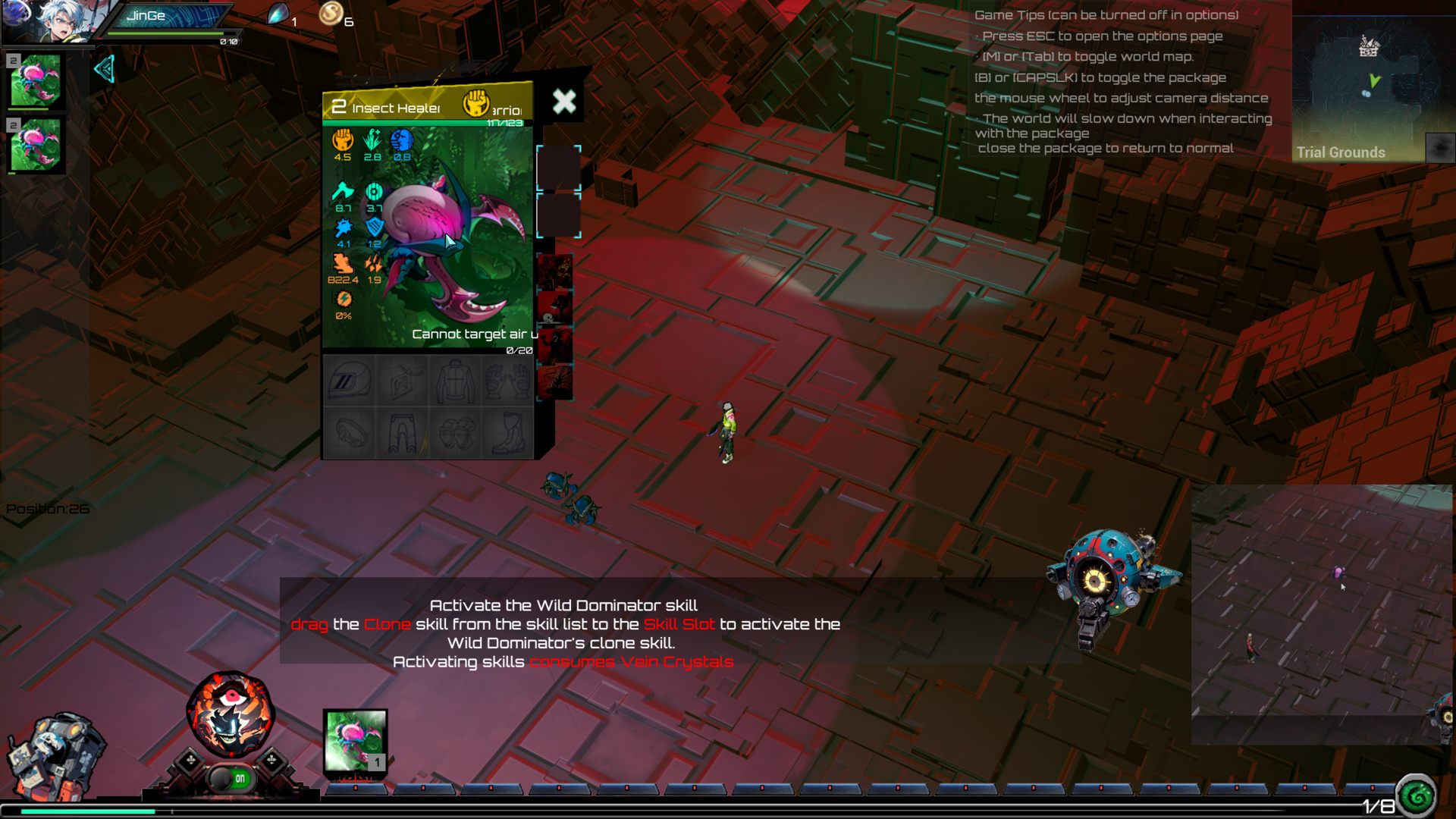Click the skull skill icon in skill list
The width and height of the screenshot is (1456, 819).
555,307
